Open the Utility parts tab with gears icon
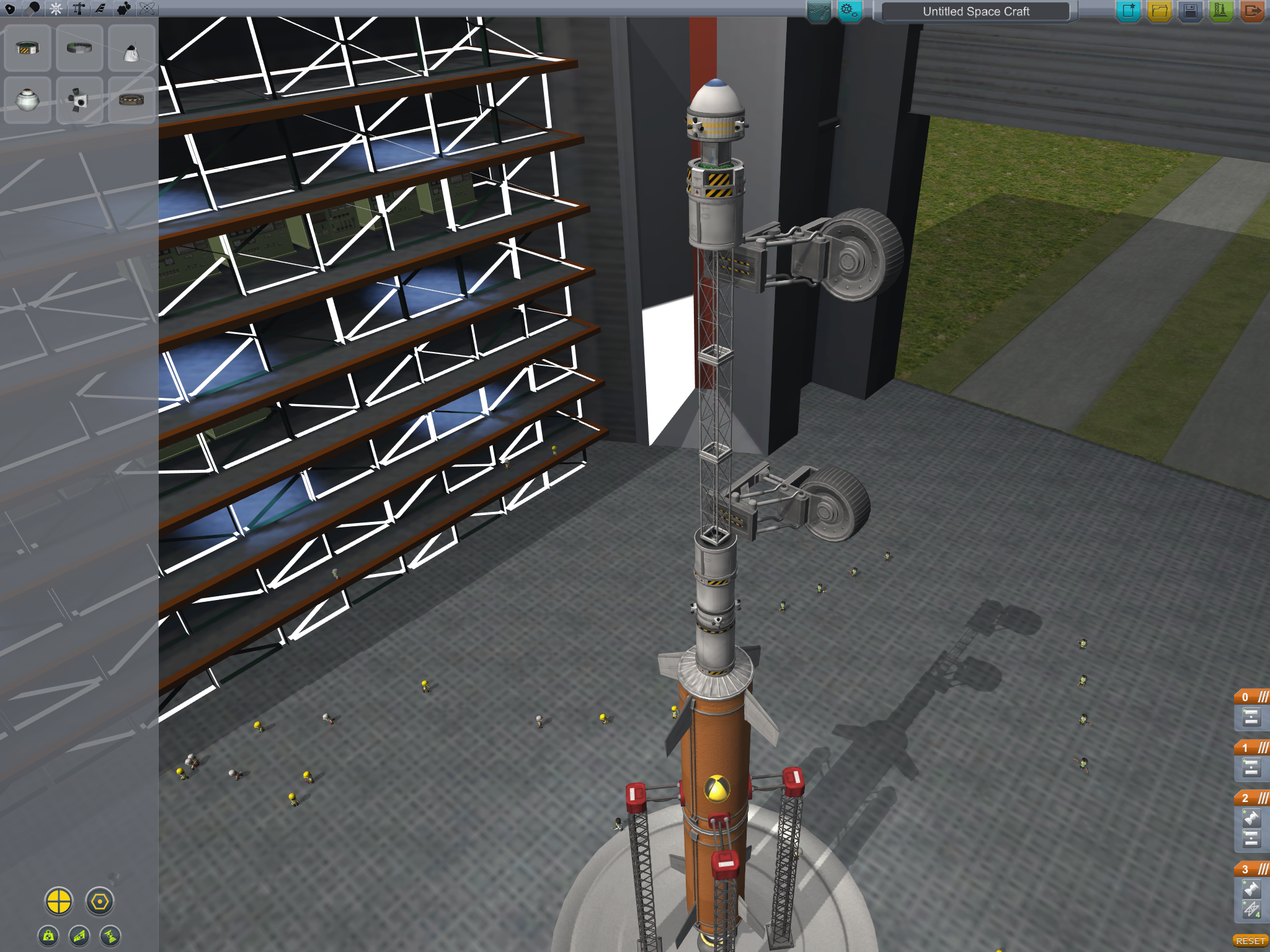This screenshot has height=952, width=1270. 124,9
